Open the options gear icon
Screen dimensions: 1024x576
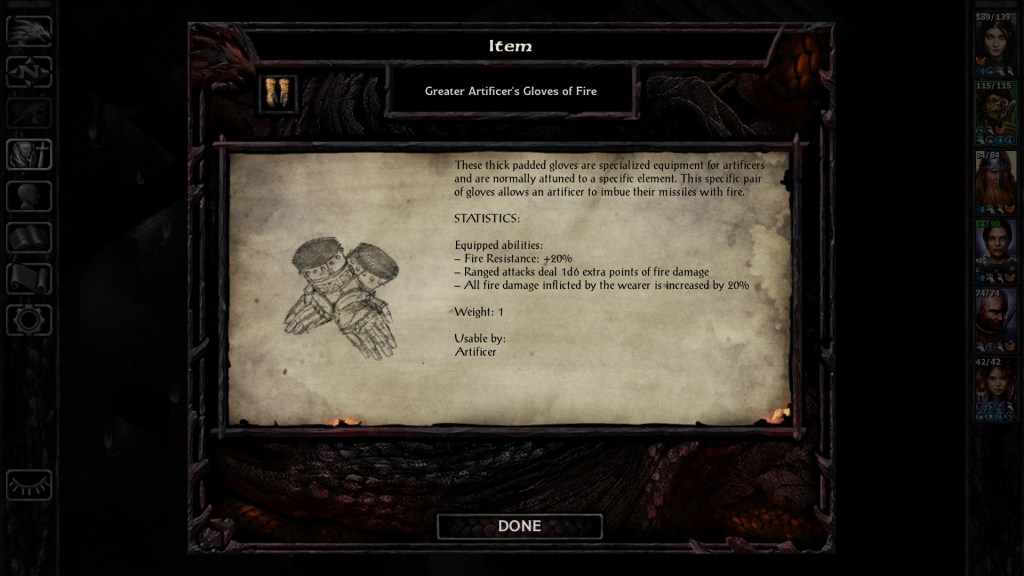(29, 320)
